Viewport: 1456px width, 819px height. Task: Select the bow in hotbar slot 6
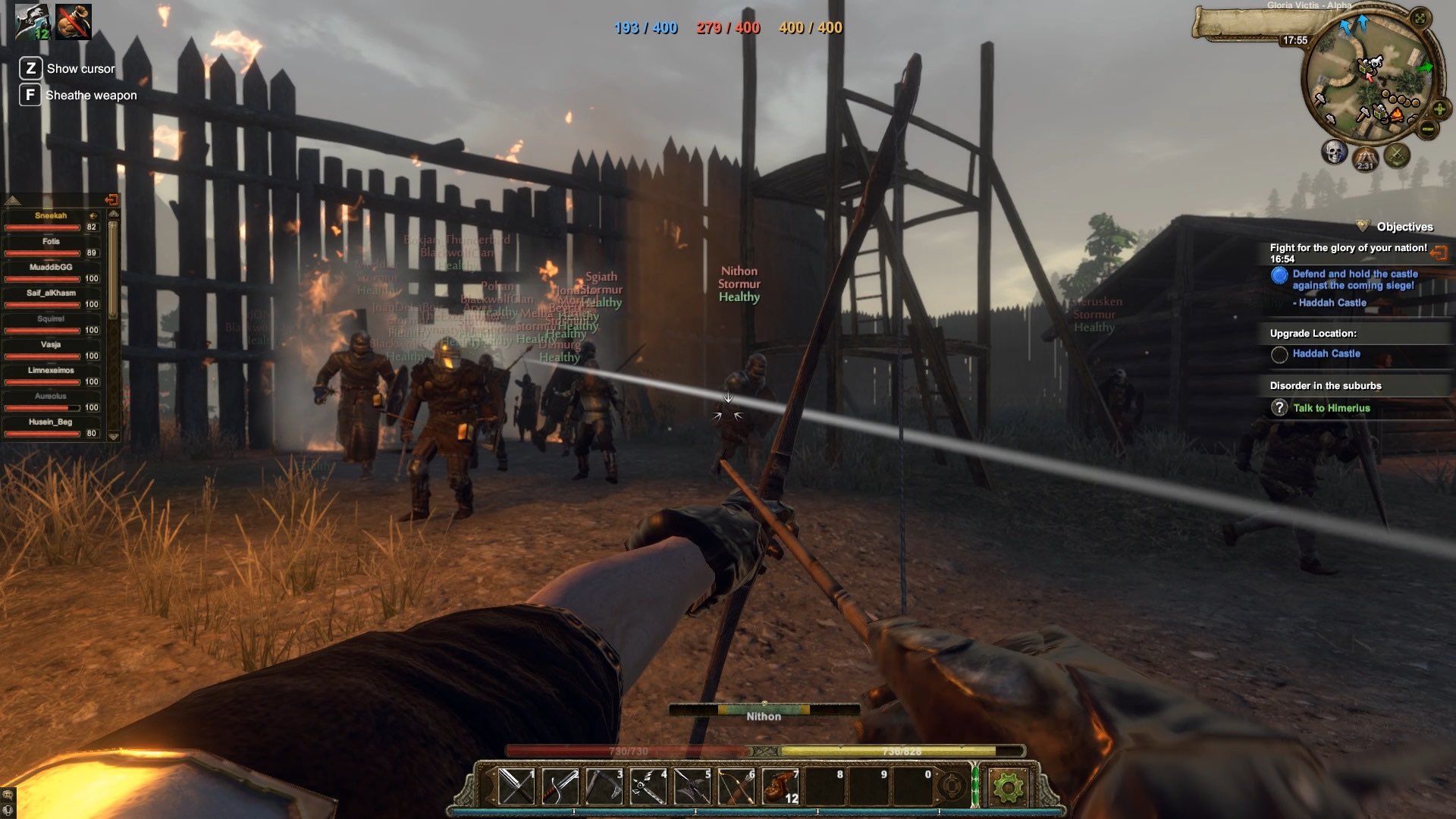735,786
